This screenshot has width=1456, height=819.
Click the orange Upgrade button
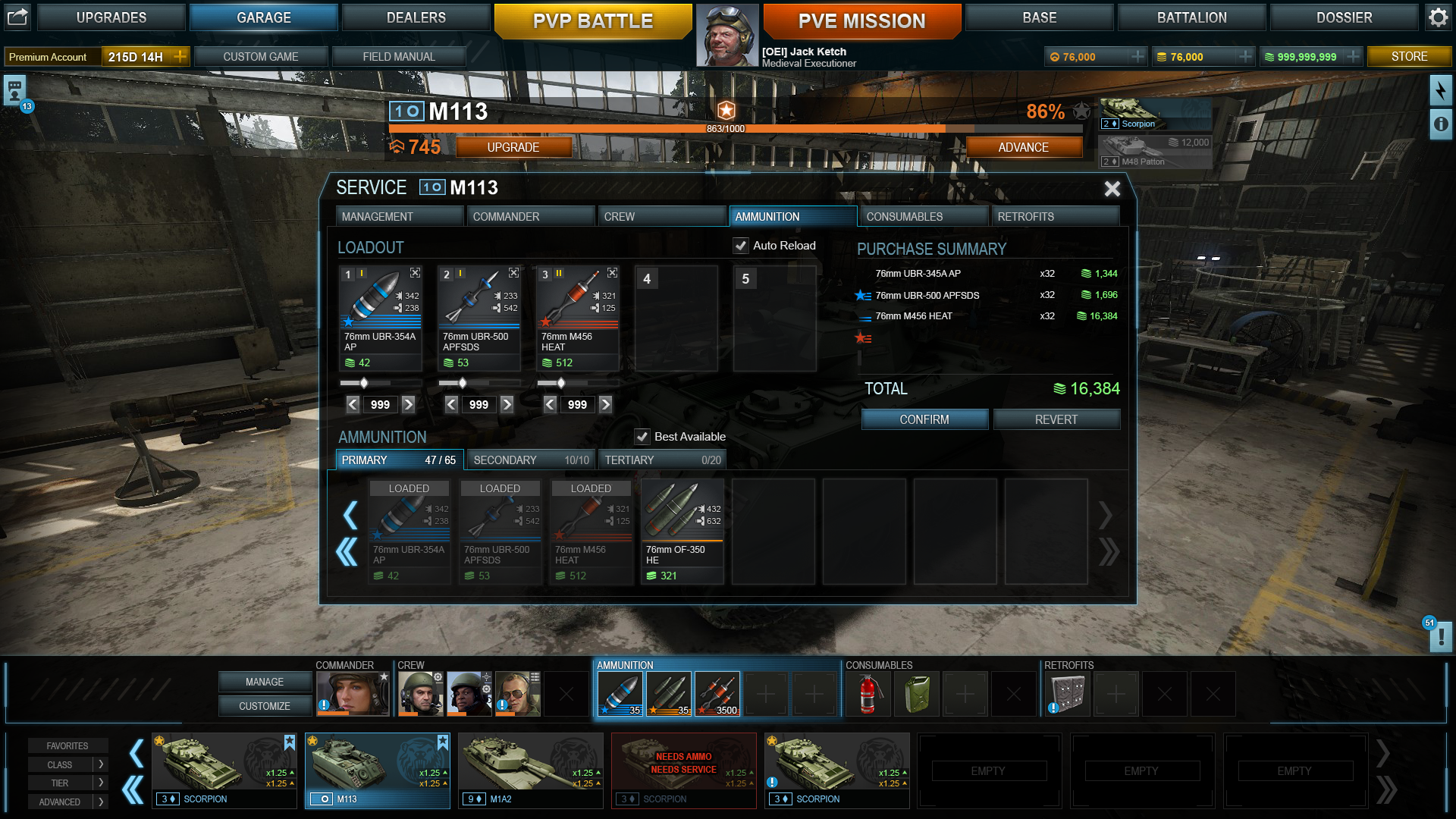tap(513, 147)
